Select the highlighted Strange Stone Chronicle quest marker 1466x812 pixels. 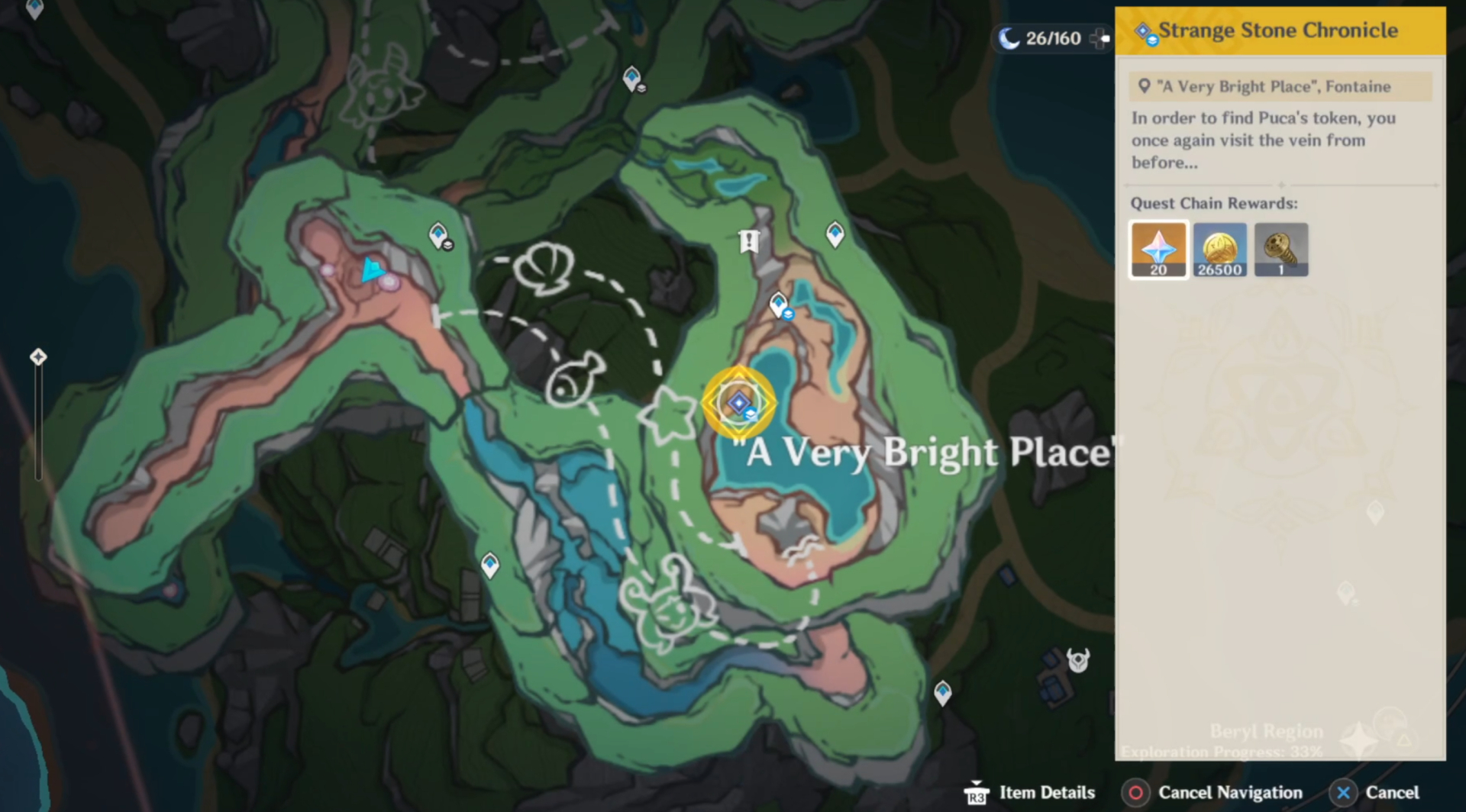click(738, 403)
